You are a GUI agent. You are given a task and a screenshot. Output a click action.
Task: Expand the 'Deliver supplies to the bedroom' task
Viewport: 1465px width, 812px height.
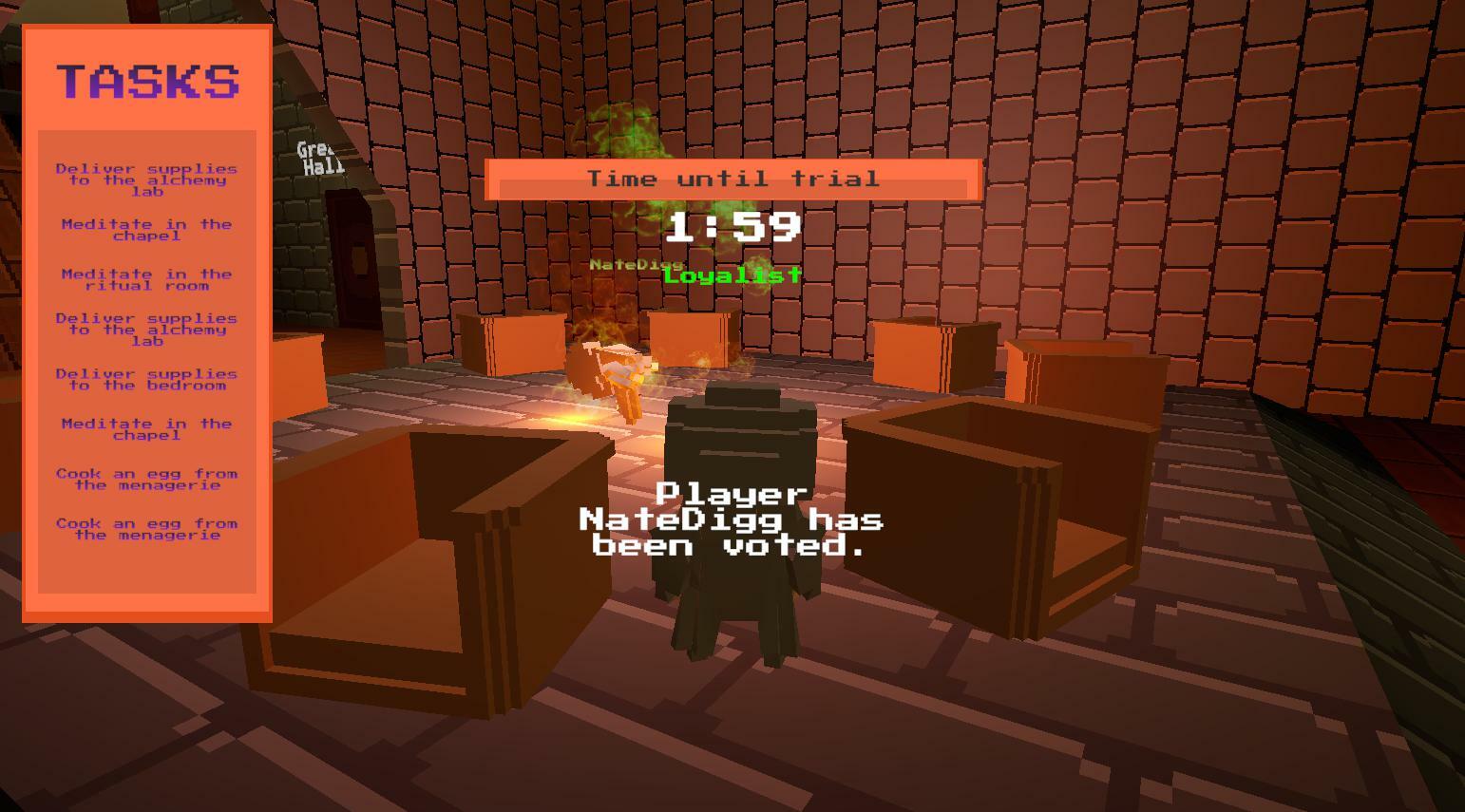click(145, 379)
